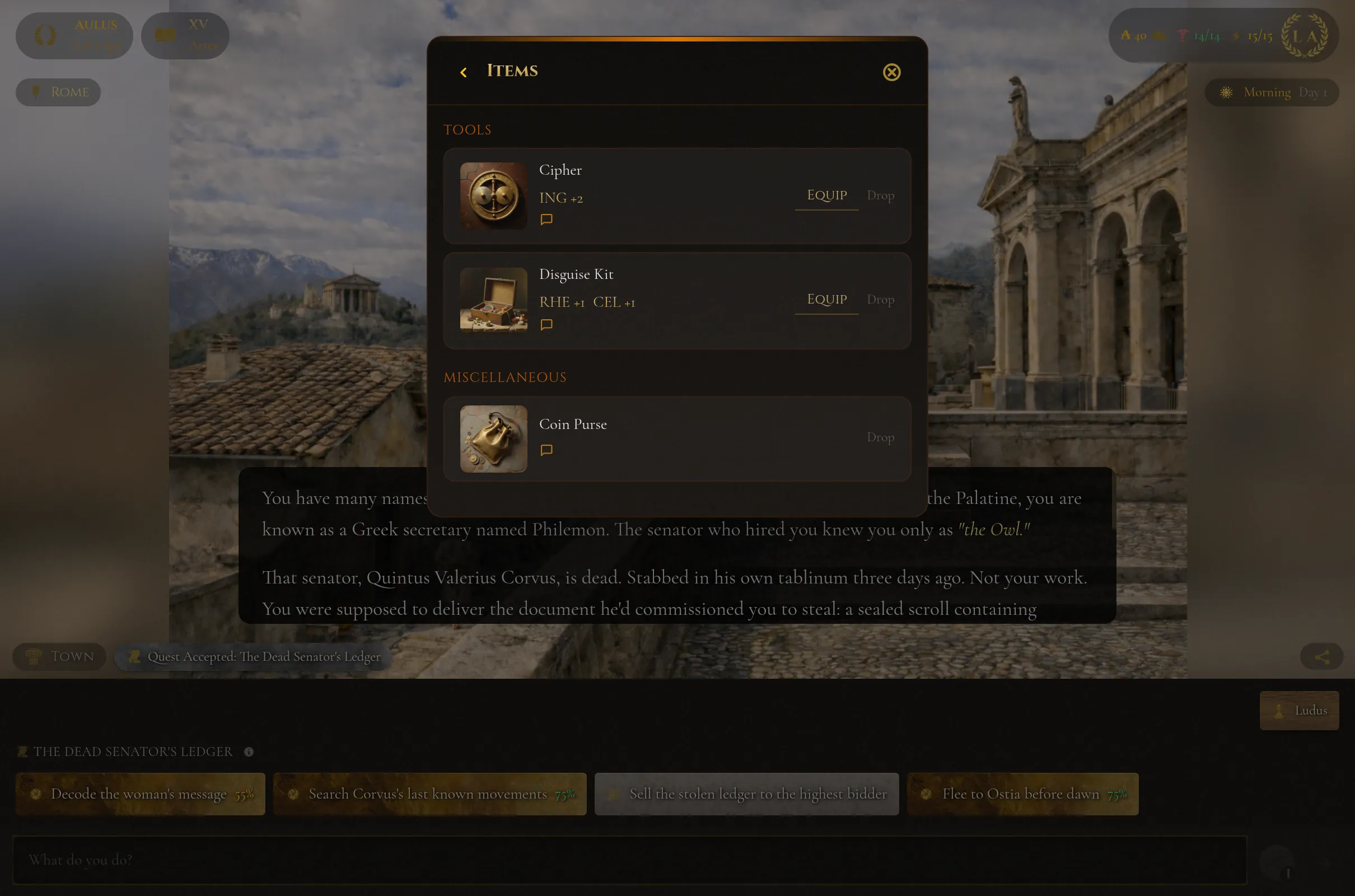The width and height of the screenshot is (1355, 896).
Task: Open the Coin Purse description note icon
Action: click(x=546, y=450)
